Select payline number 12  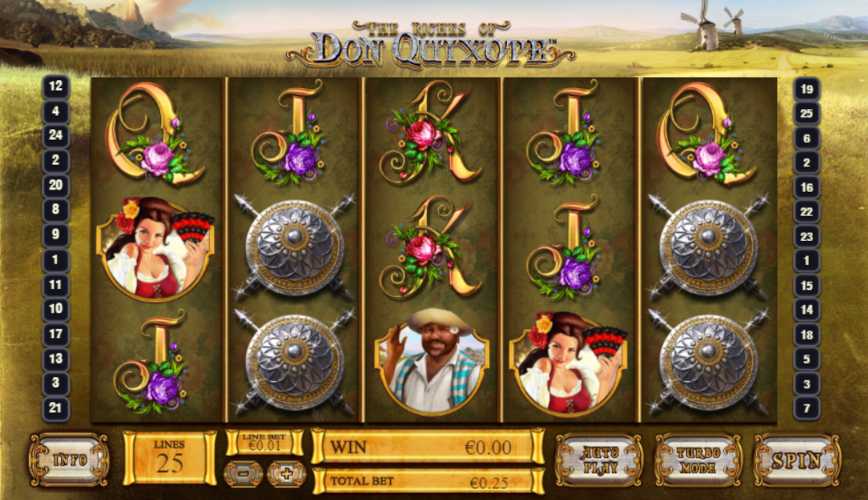[56, 87]
